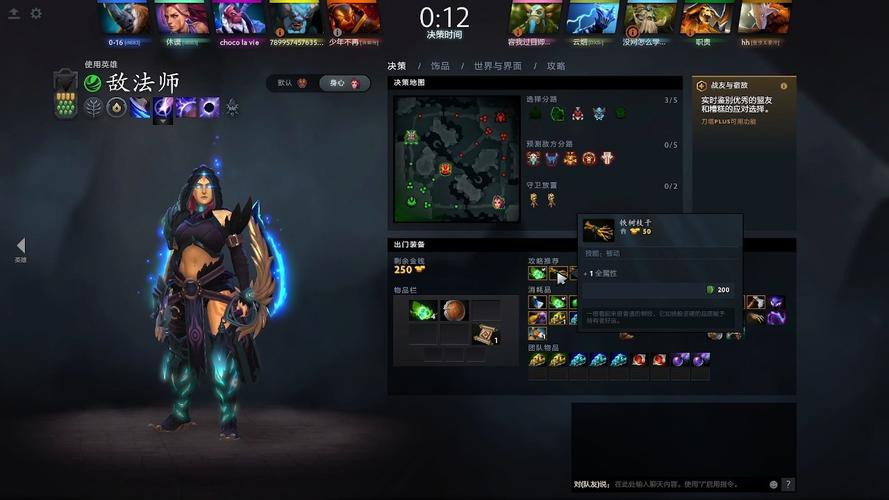The height and width of the screenshot is (500, 889).
Task: Click the help question mark by chat
Action: (x=788, y=484)
